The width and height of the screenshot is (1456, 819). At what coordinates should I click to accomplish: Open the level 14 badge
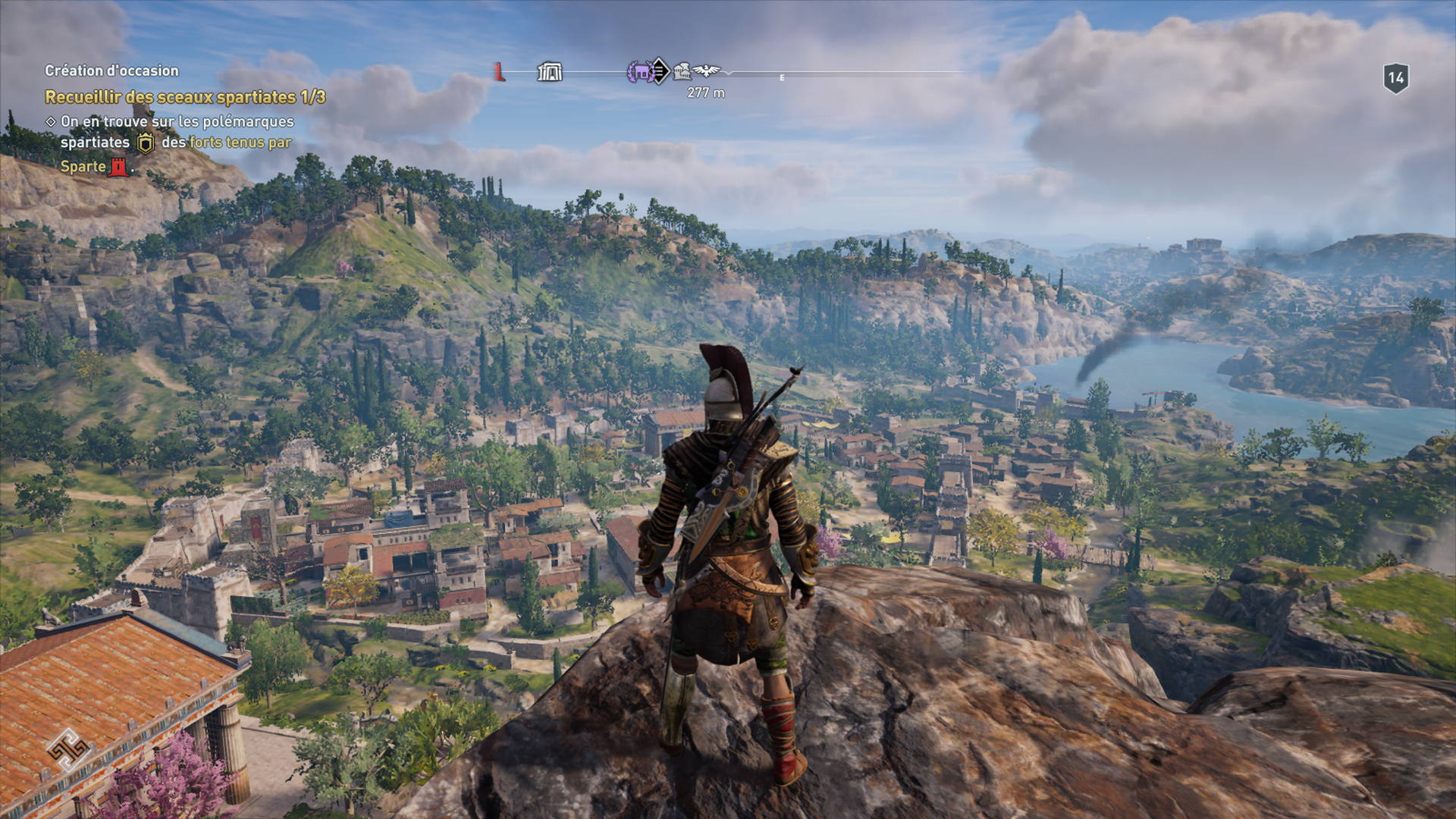point(1395,78)
